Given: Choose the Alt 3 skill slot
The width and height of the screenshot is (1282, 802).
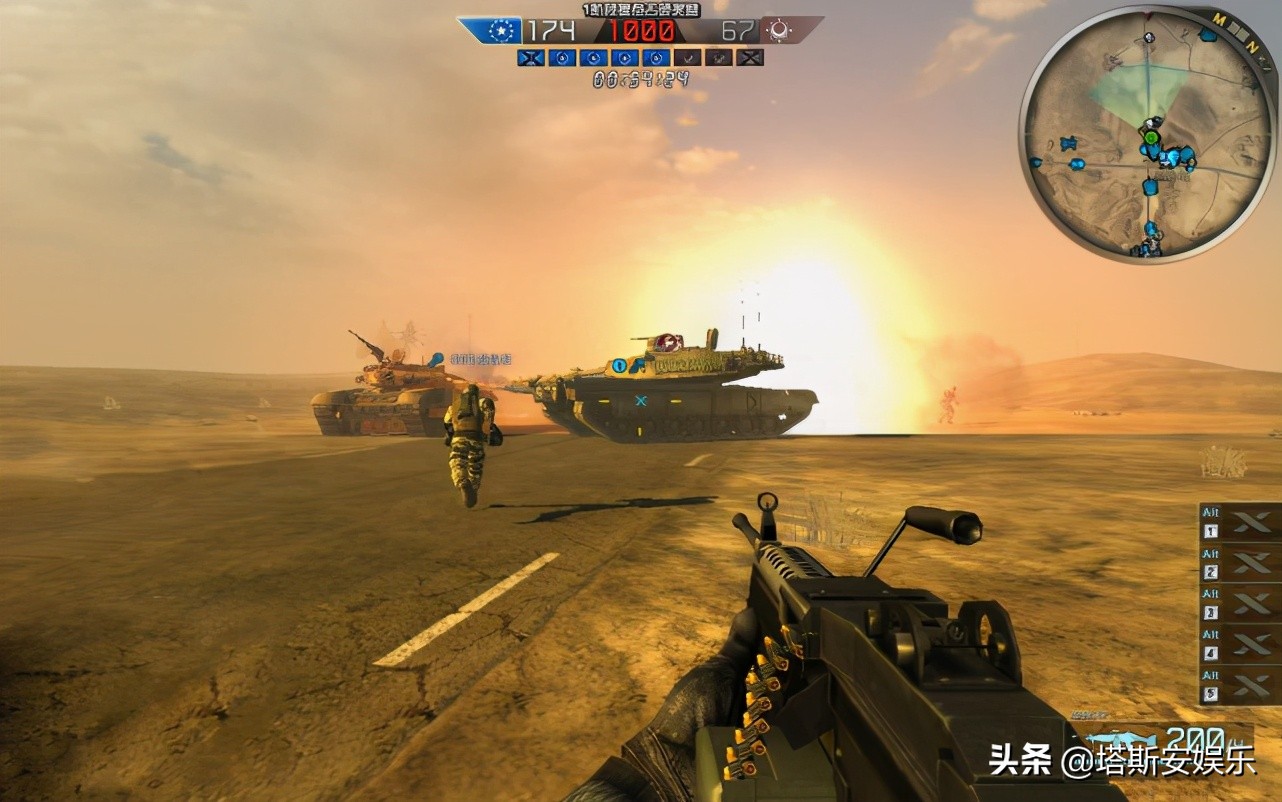Looking at the screenshot, I should (1240, 604).
